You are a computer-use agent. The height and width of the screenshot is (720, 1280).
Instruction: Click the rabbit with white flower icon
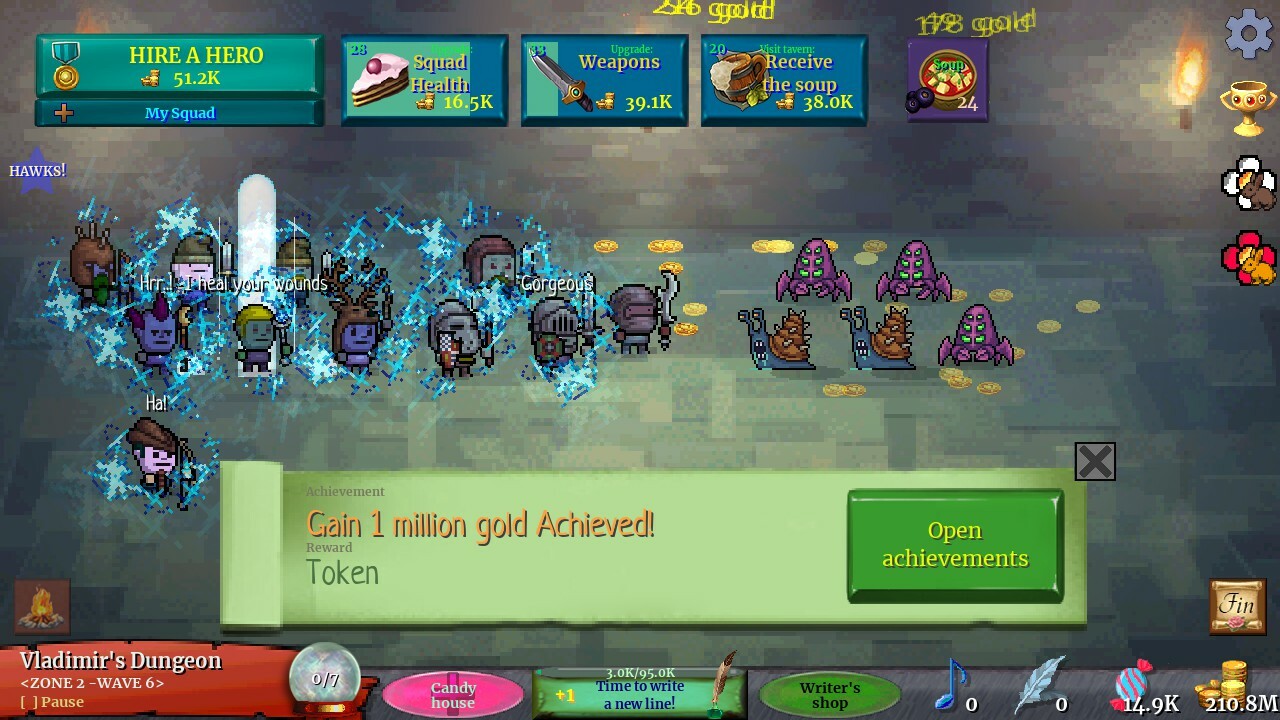1250,185
